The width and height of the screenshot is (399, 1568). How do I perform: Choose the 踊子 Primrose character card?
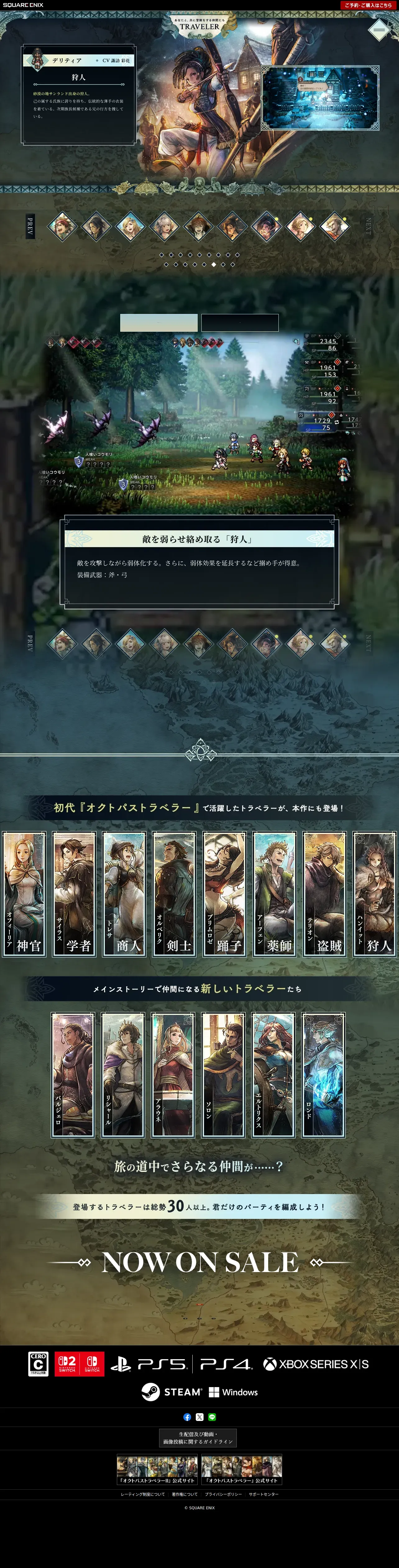[224, 893]
